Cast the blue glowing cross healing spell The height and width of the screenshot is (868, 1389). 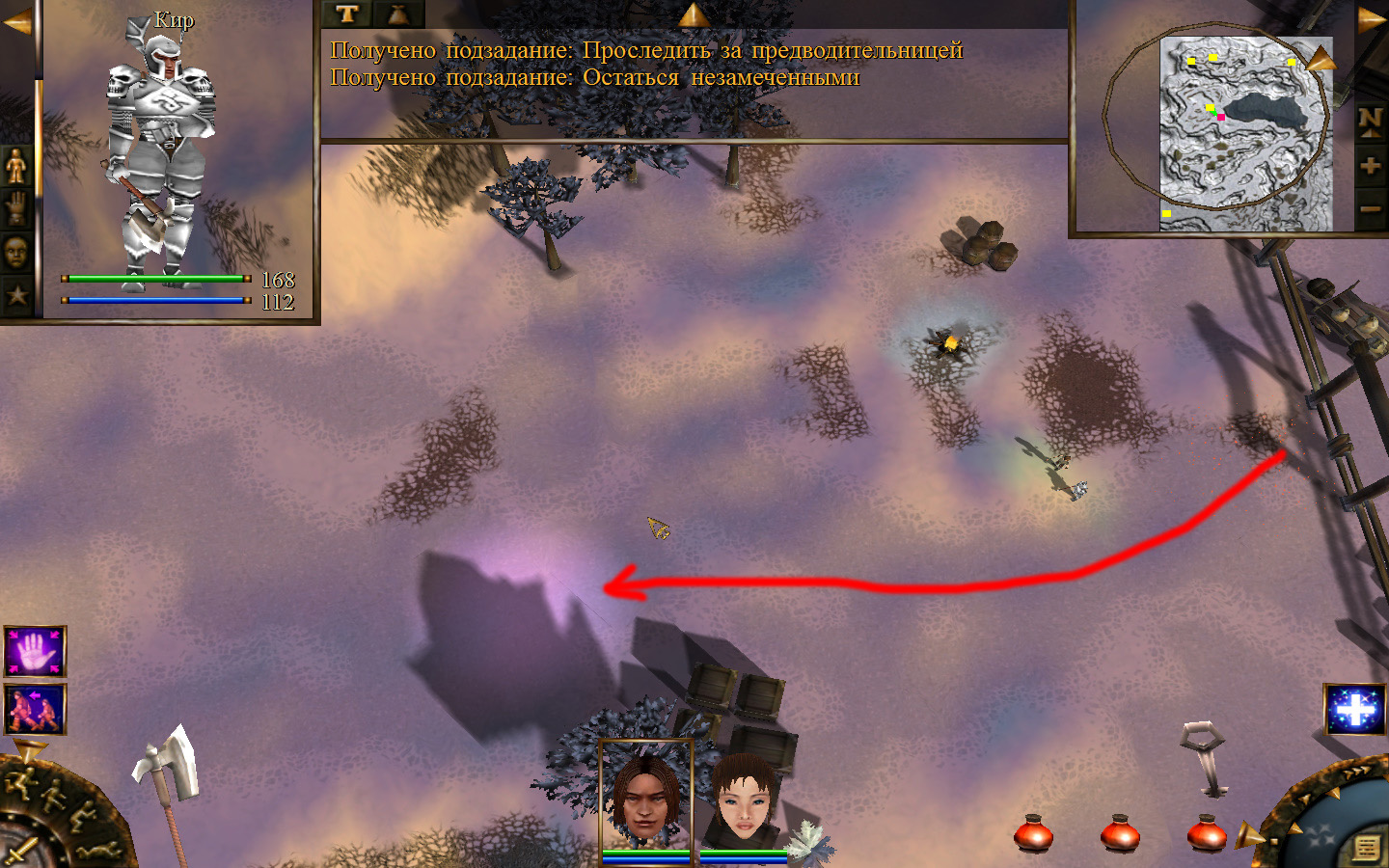(x=1355, y=711)
